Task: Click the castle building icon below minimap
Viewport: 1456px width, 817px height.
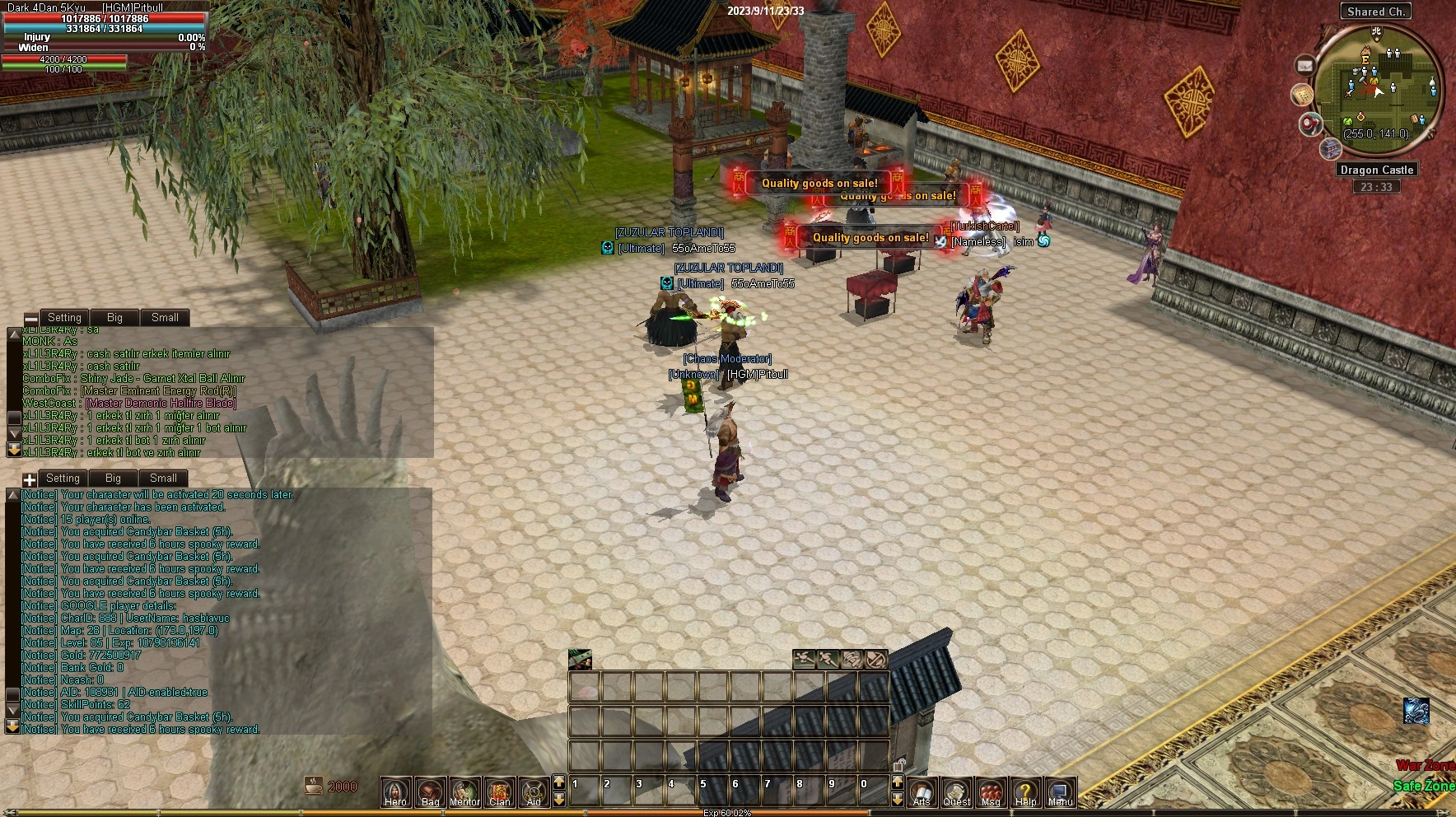Action: pyautogui.click(x=1330, y=148)
